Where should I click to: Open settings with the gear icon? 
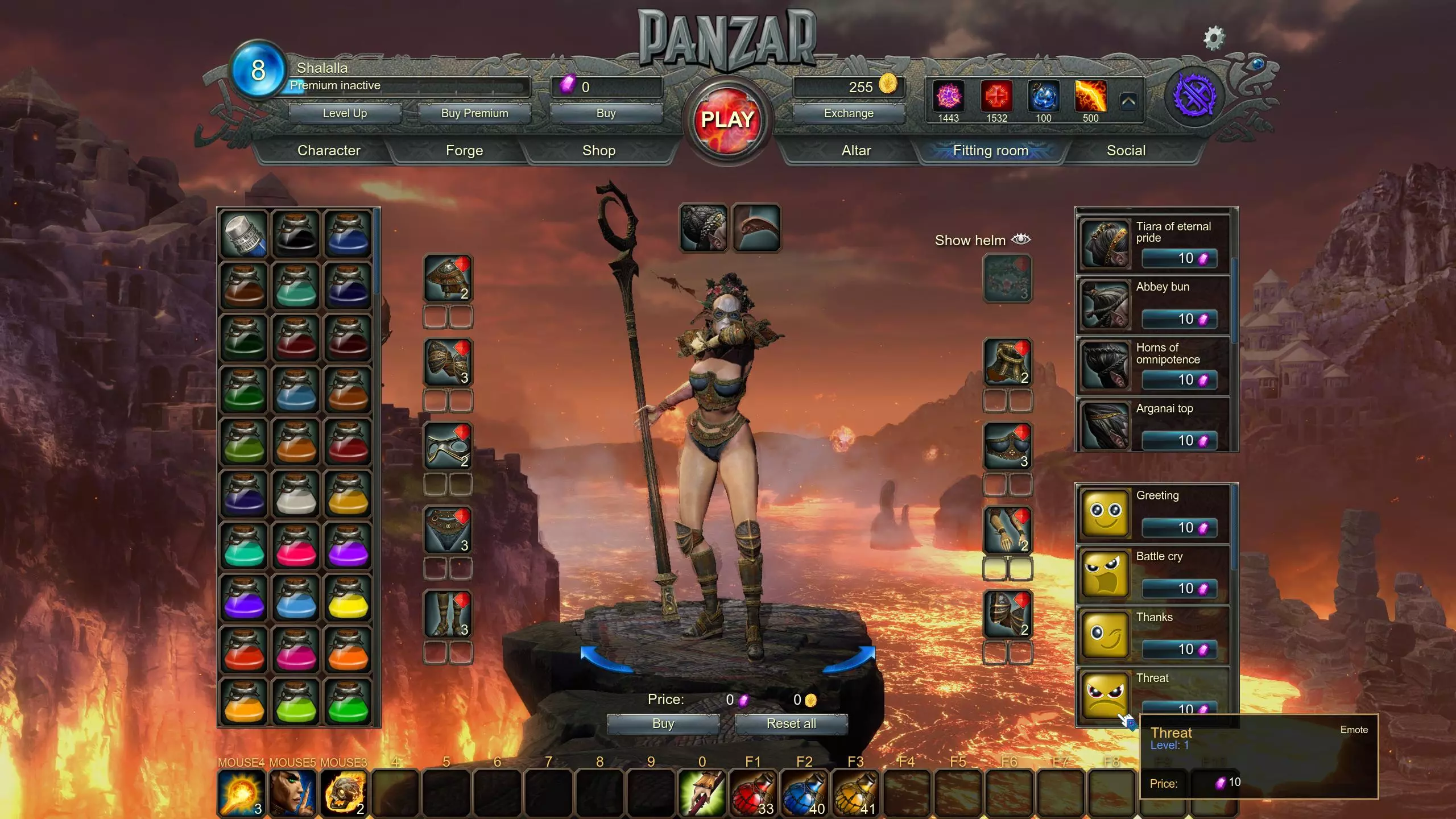[1214, 39]
